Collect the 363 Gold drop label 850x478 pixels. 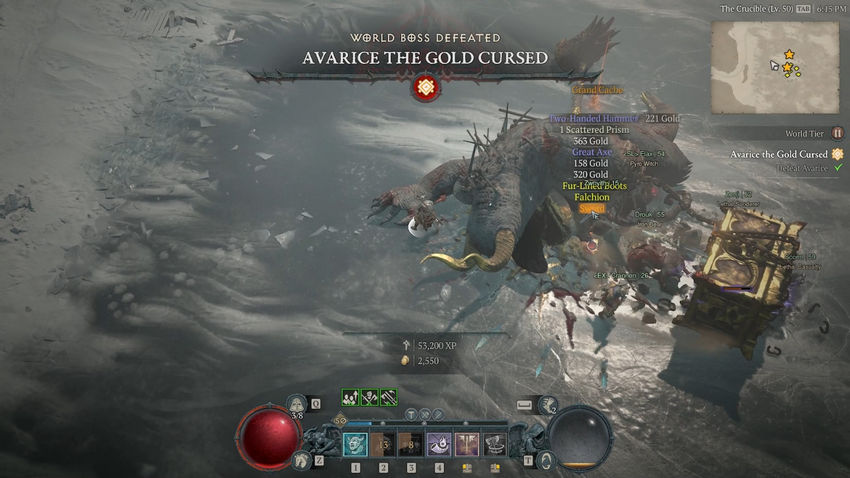point(590,141)
